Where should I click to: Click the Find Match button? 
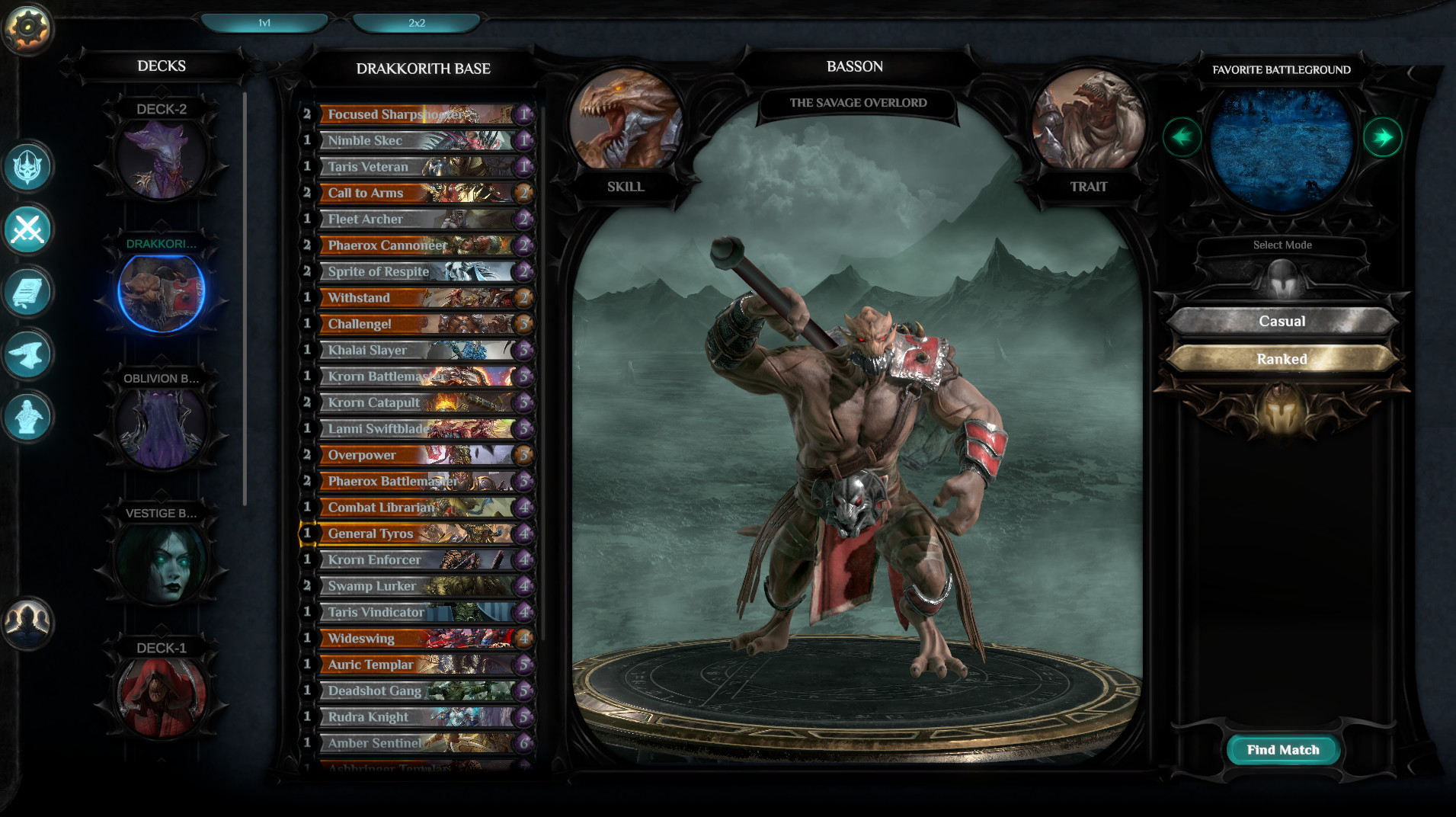click(x=1283, y=750)
